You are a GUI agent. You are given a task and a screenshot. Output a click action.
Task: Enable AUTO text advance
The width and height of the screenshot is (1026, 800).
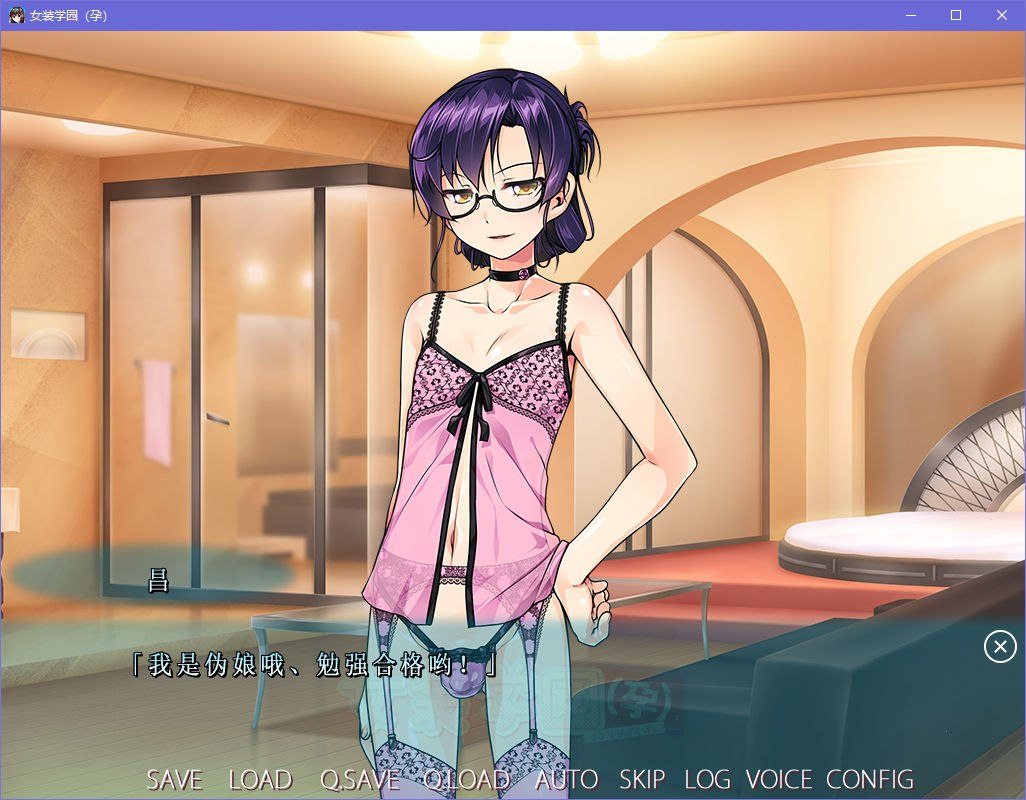click(x=566, y=780)
